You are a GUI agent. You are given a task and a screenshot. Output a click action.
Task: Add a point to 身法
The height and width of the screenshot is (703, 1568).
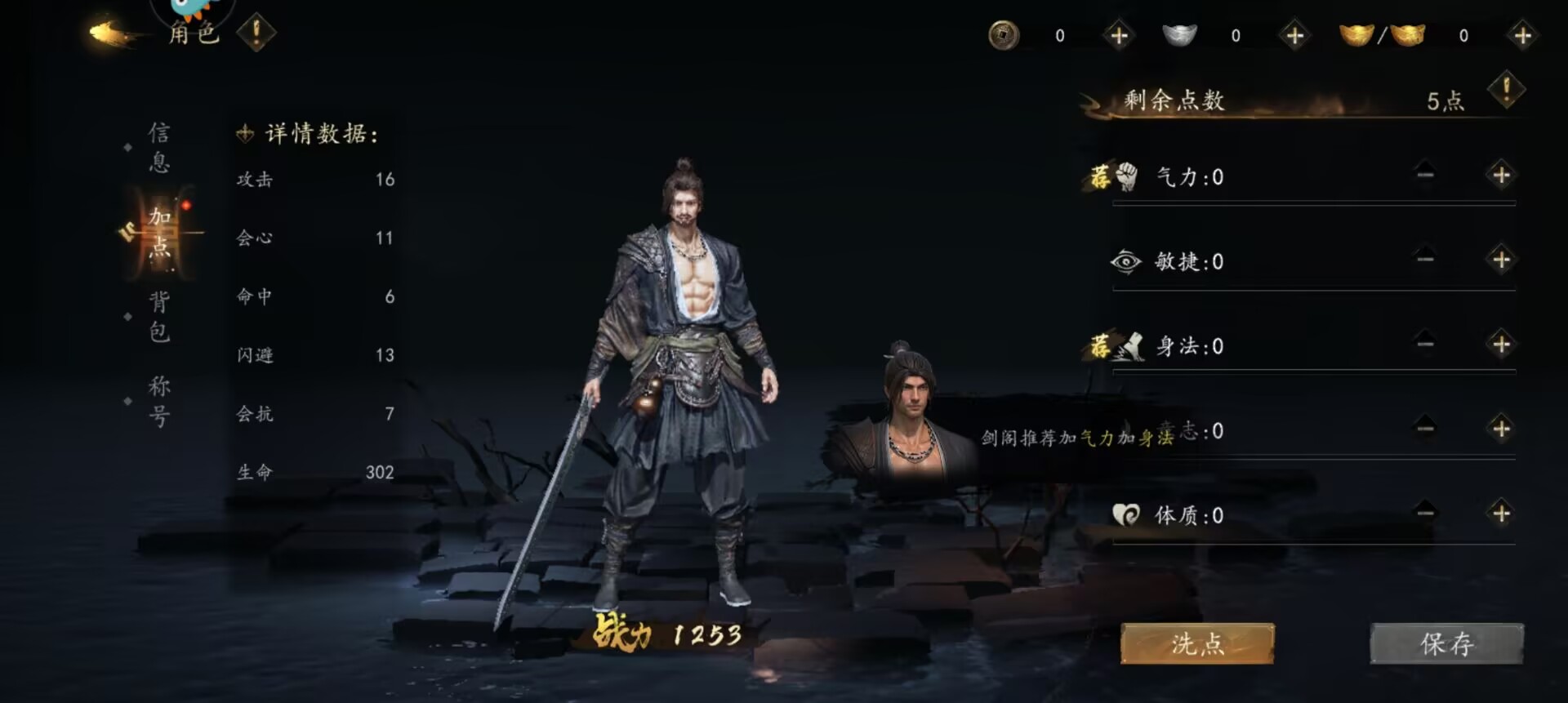tap(1501, 345)
